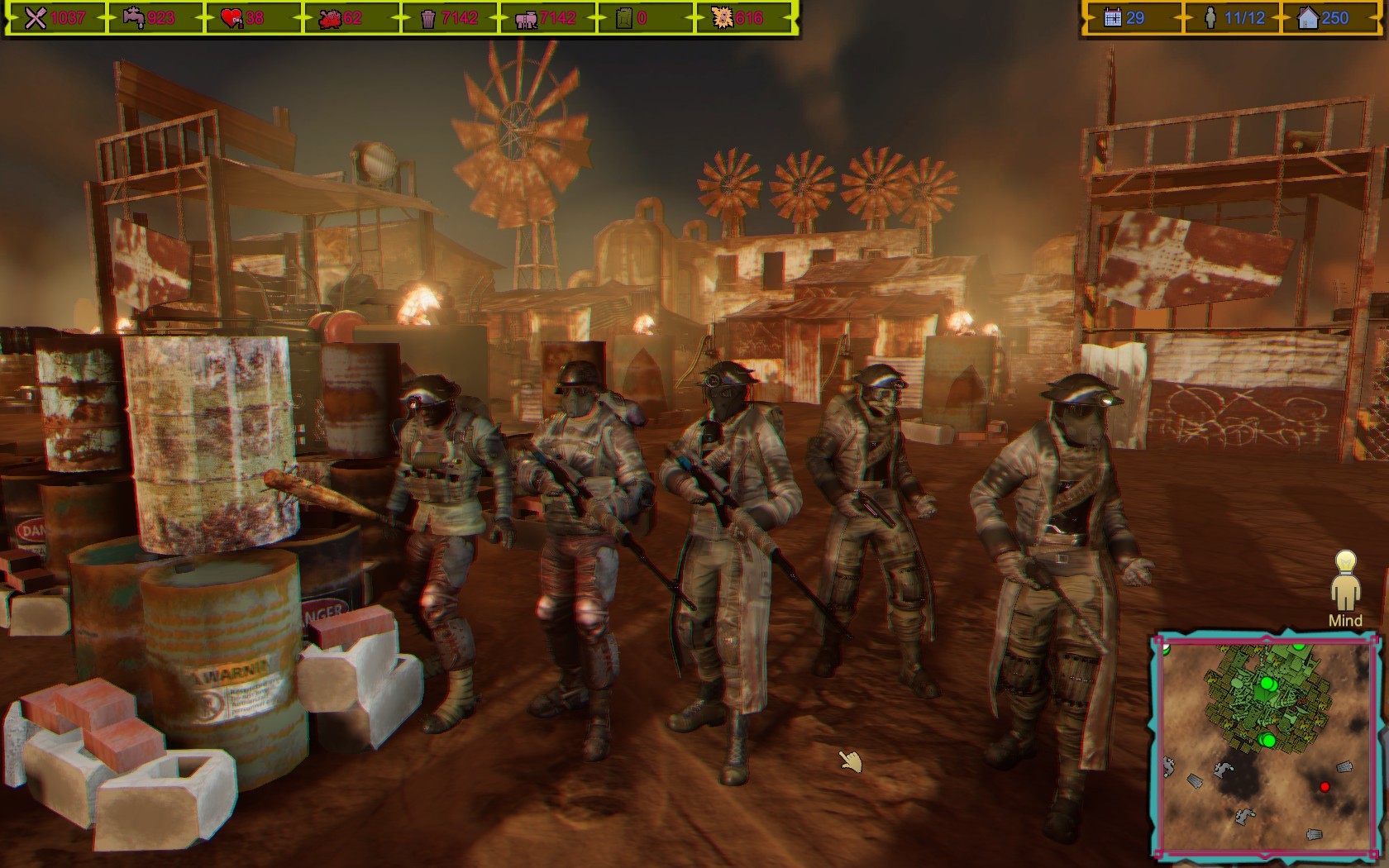
Task: Select the red enemy dot on the minimap
Action: tap(1325, 789)
